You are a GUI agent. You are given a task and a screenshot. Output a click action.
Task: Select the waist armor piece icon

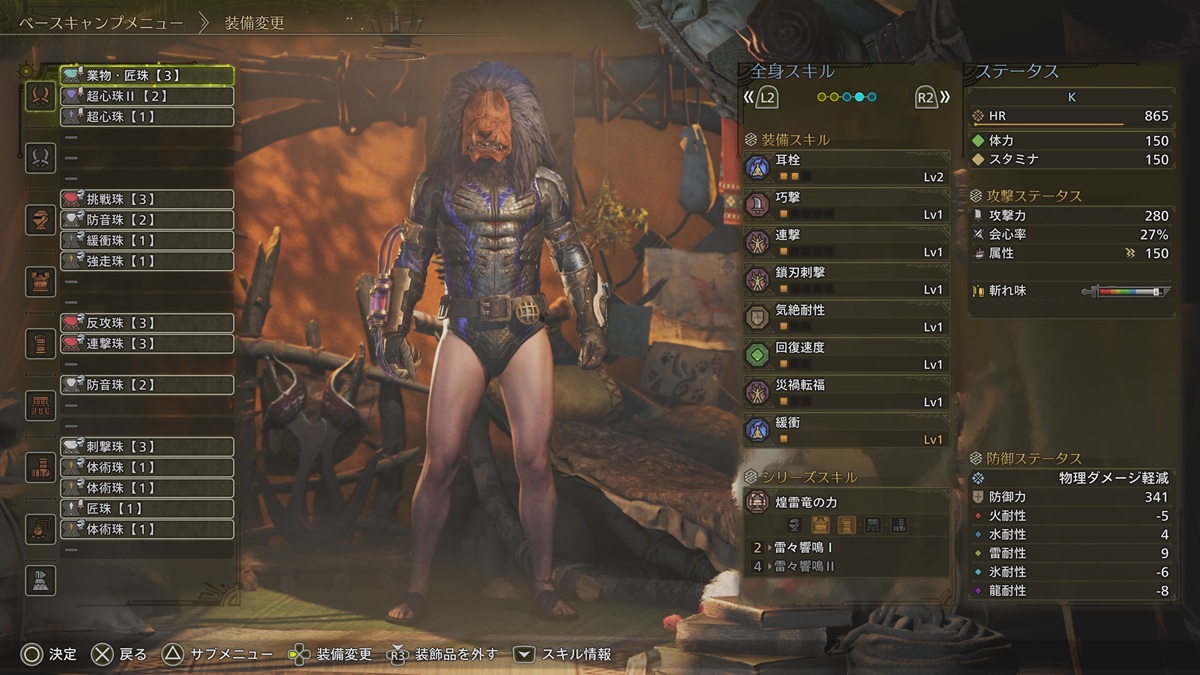[x=40, y=405]
